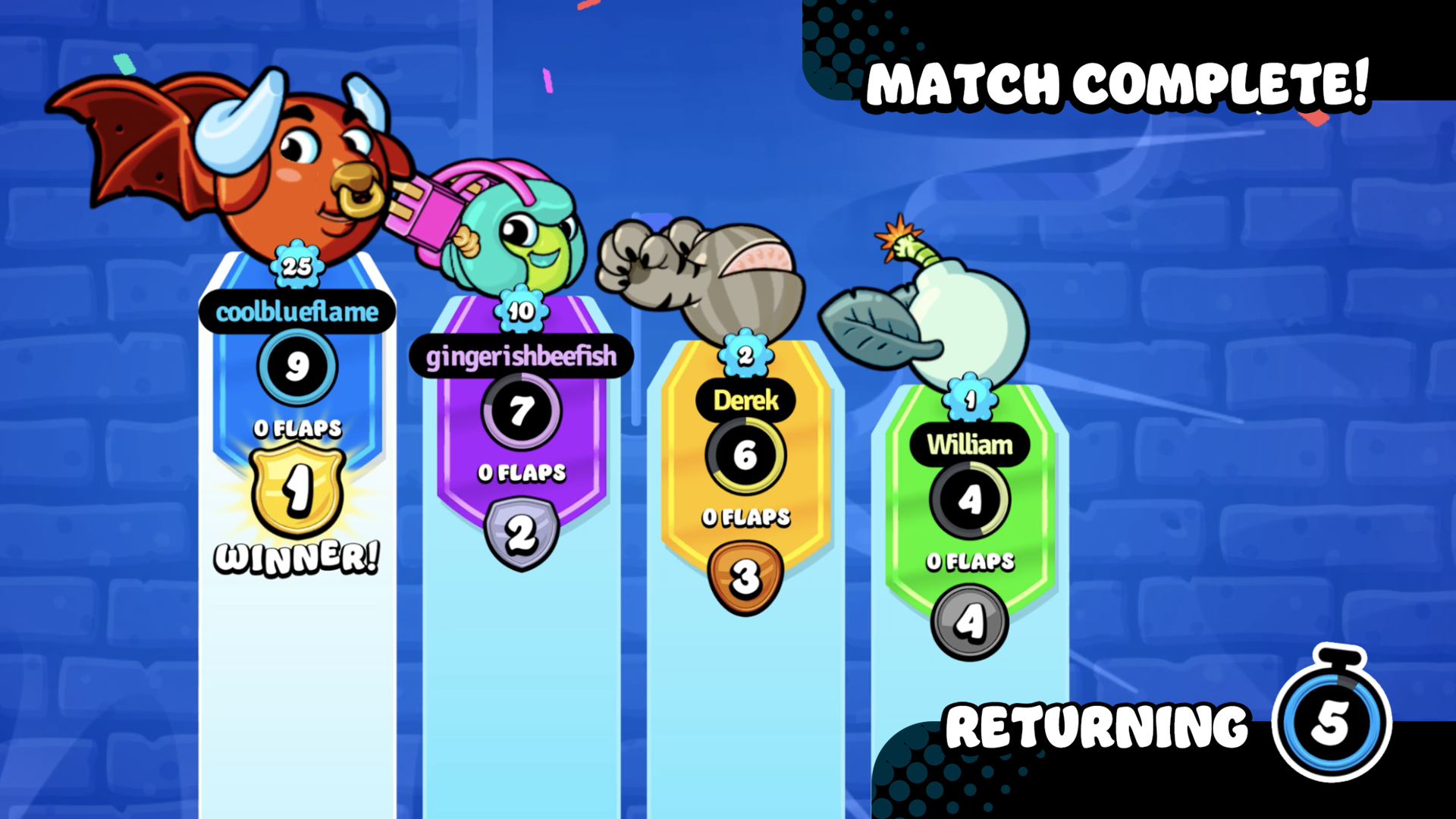Click the gingerishbeefish name plate
Screen dimensions: 1456x819
520,355
